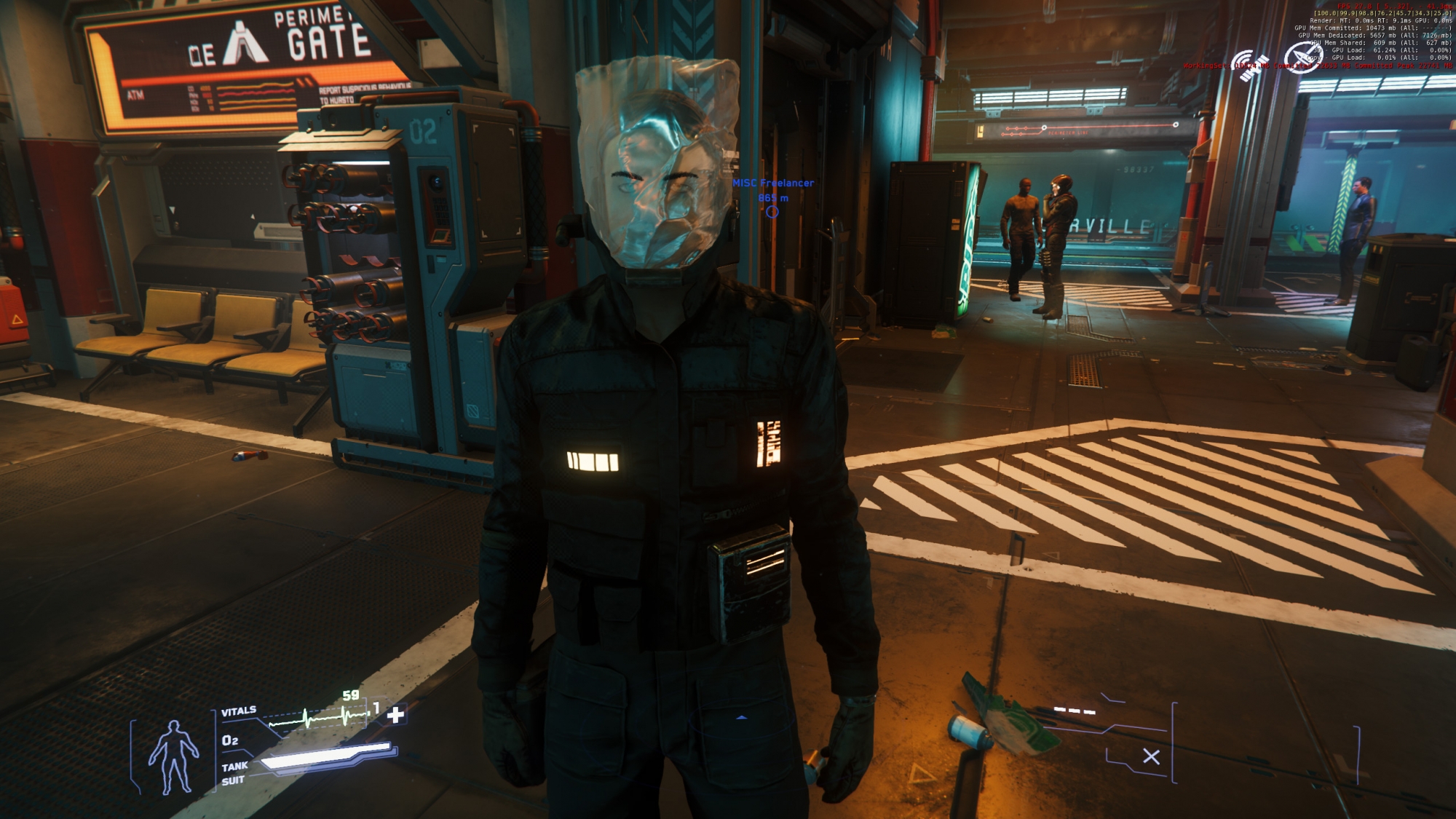This screenshot has height=819, width=1456.
Task: Select the MISC Freelancer waypoint marker
Action: (x=772, y=212)
